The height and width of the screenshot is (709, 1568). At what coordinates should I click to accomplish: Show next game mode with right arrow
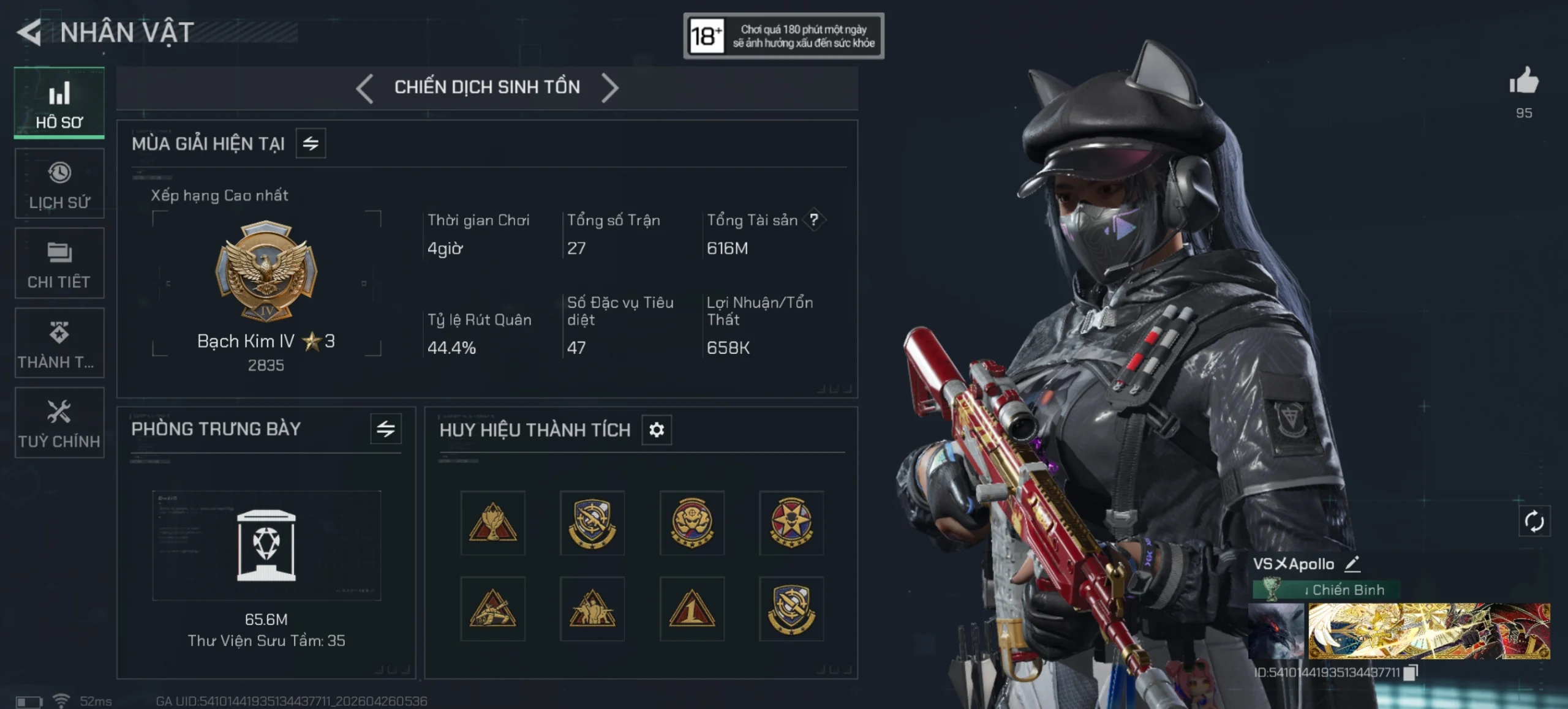click(610, 88)
